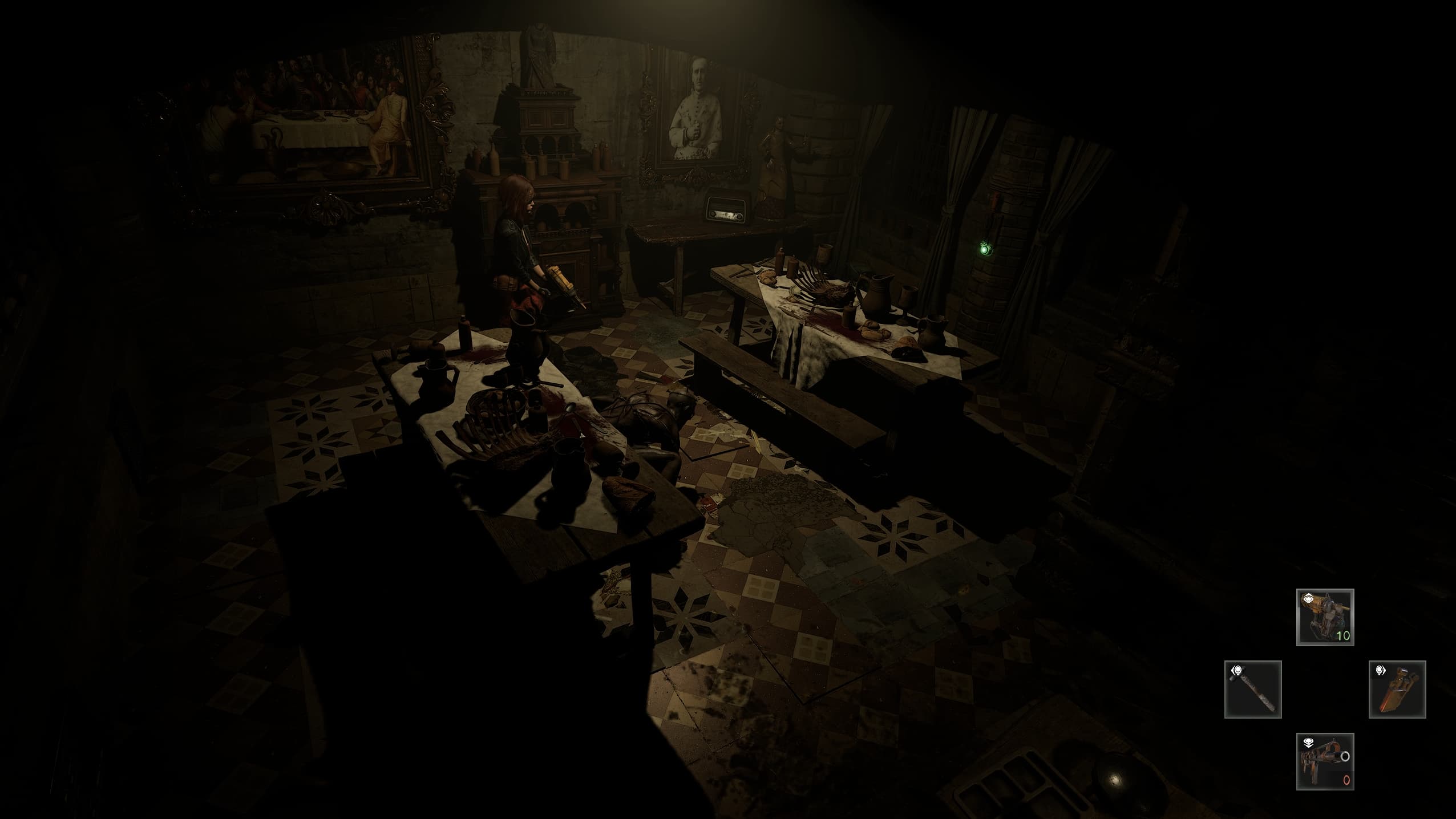This screenshot has width=1456, height=819.
Task: Toggle the right-arrow marker on the crowbar slot
Action: 1380,671
